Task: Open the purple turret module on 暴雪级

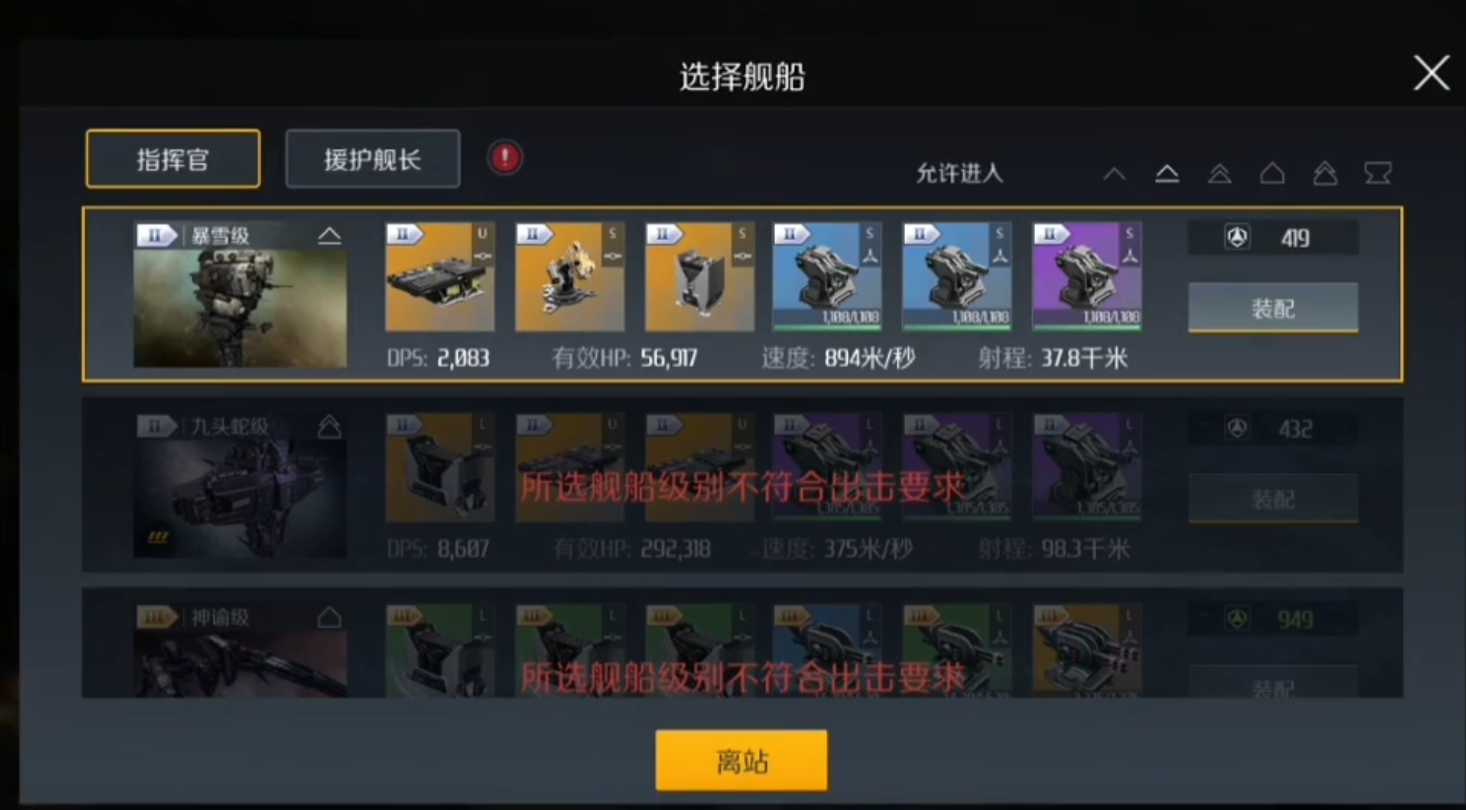Action: click(1086, 276)
